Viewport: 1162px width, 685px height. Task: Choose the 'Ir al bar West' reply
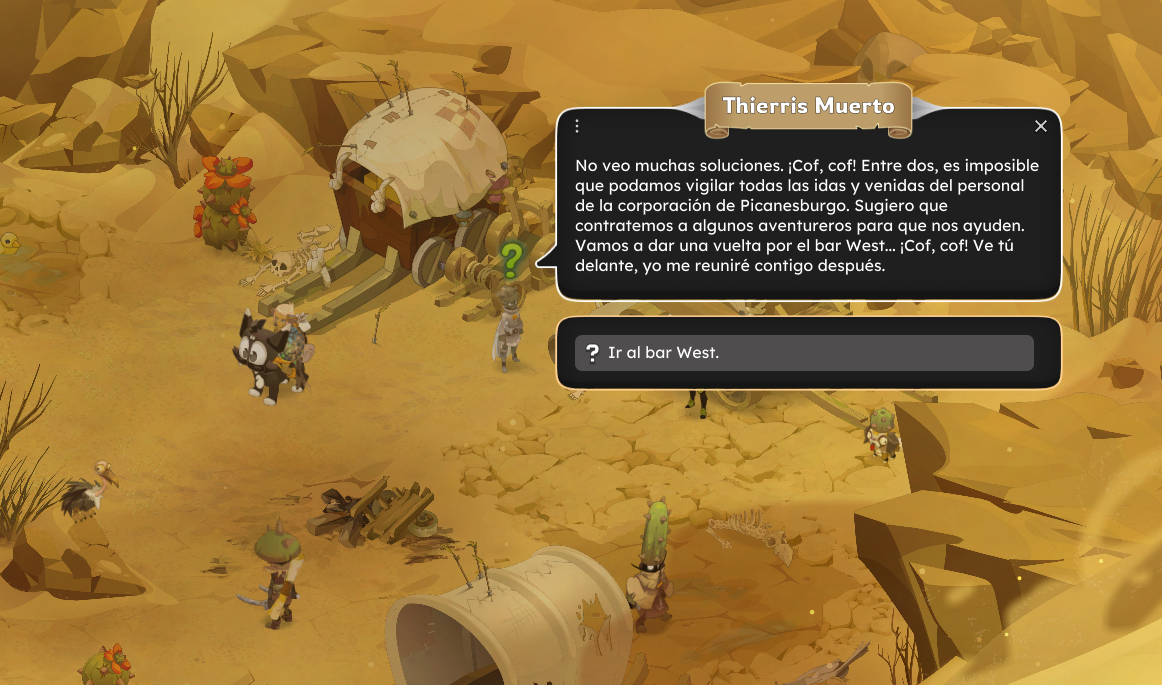click(803, 353)
